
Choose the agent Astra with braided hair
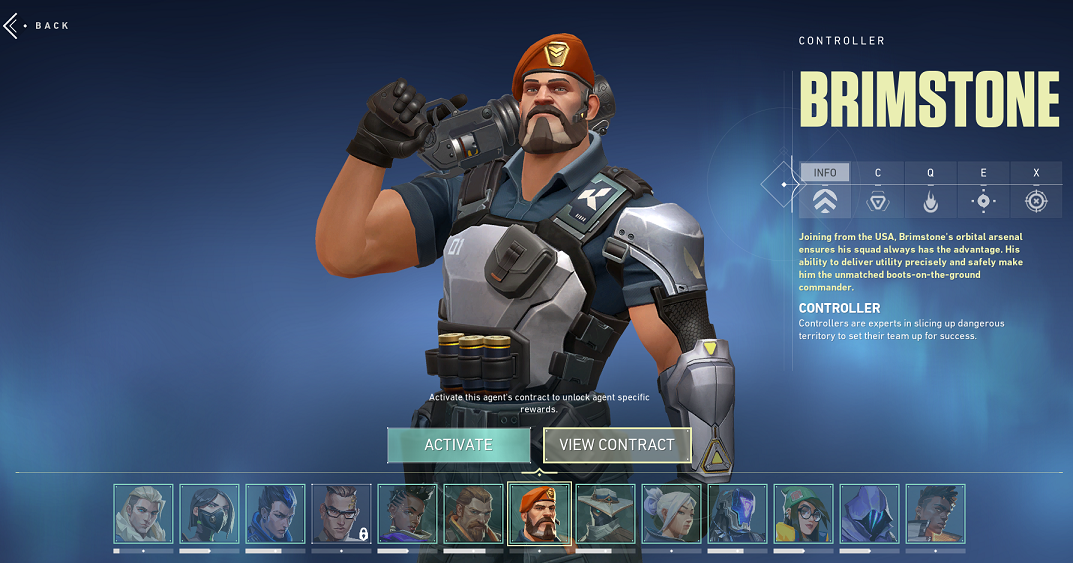pos(407,513)
